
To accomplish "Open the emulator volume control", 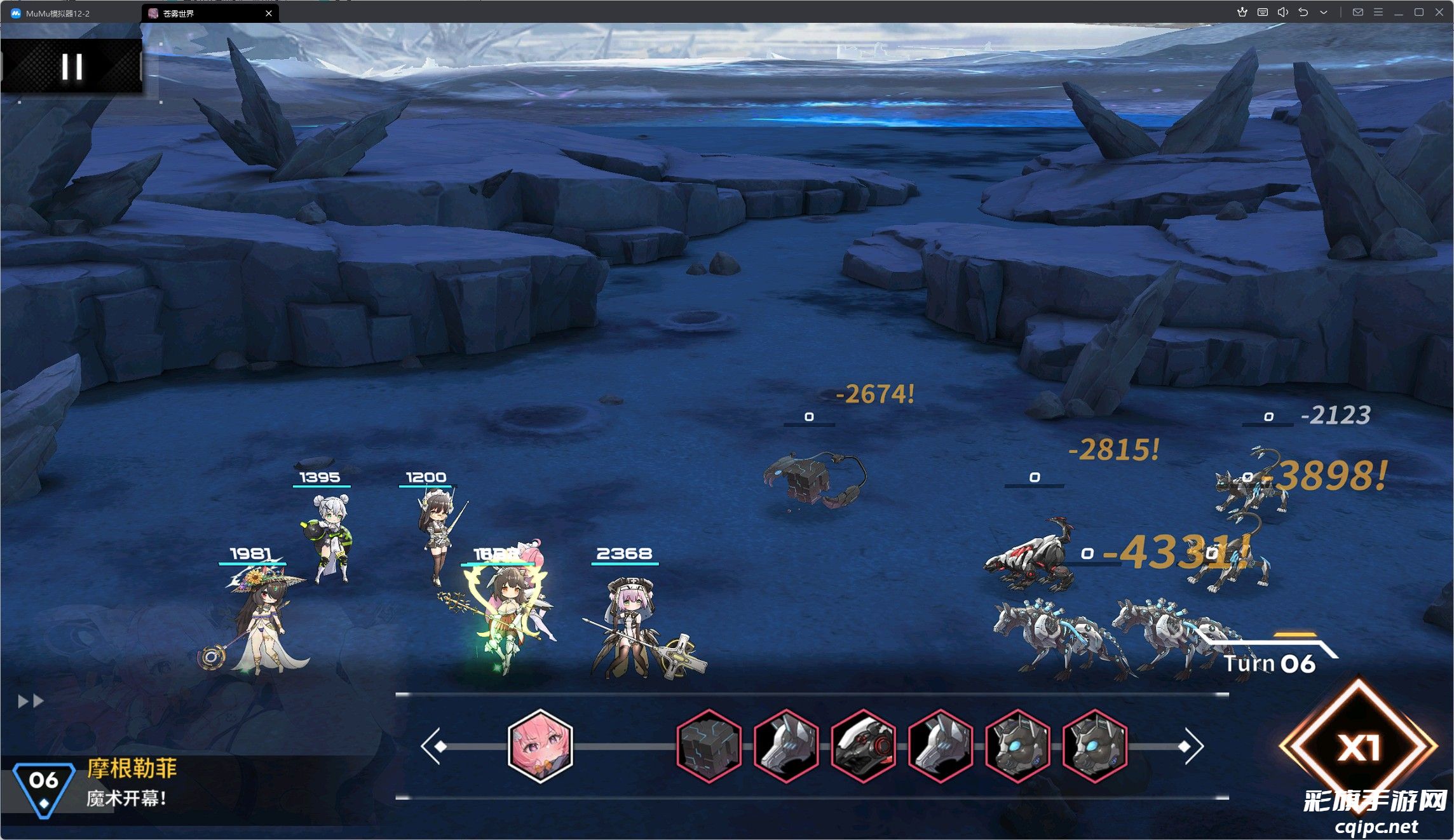I will click(x=1282, y=13).
